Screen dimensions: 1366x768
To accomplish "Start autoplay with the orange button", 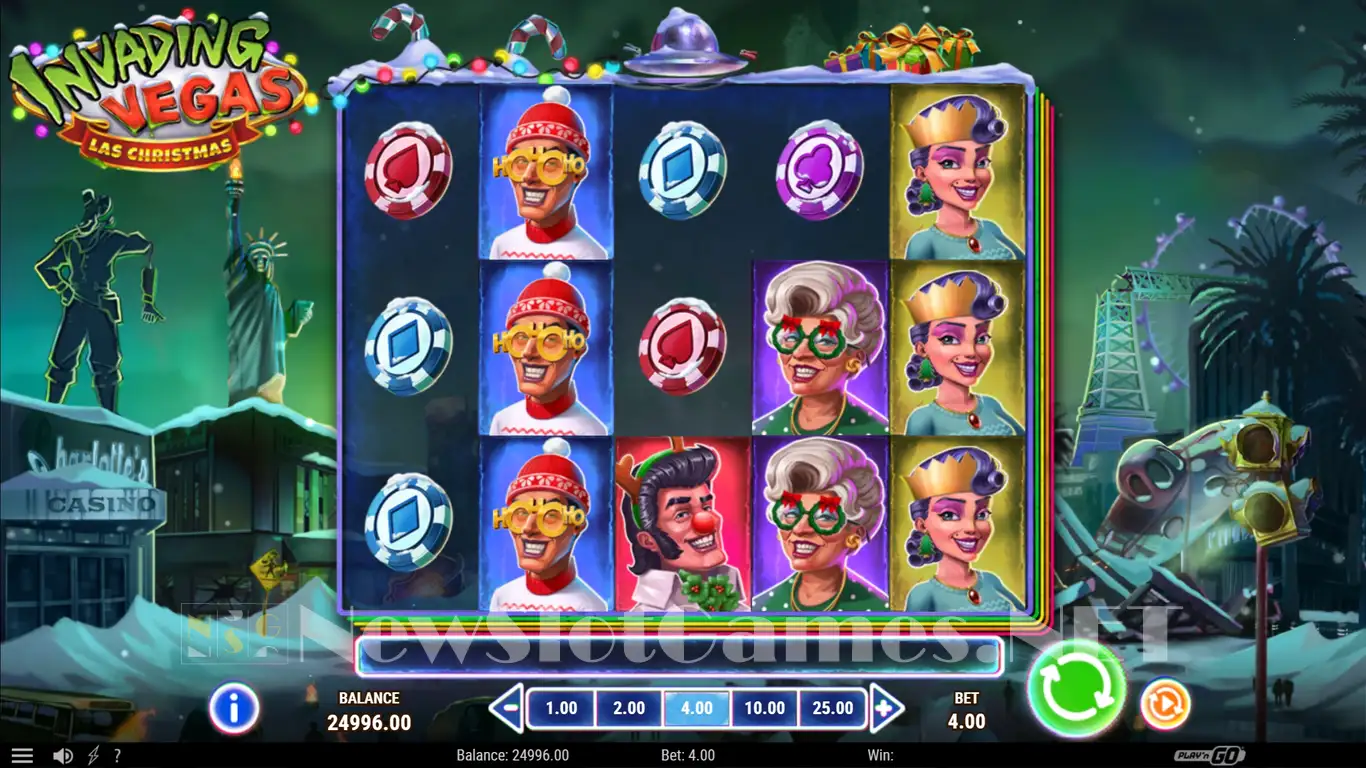I will [x=1165, y=703].
